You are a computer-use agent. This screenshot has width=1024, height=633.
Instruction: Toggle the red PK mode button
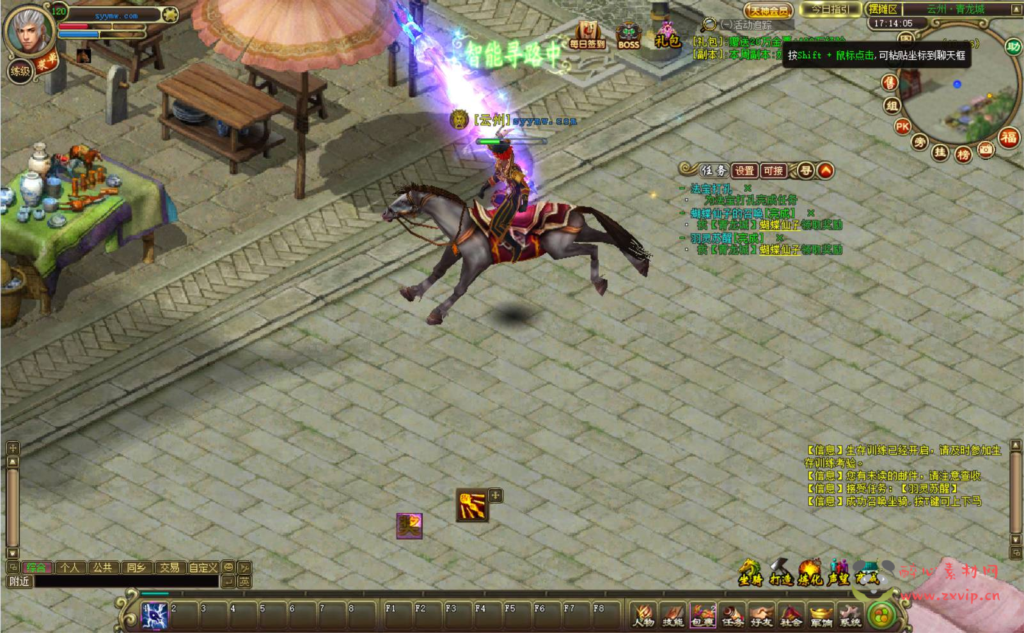[x=902, y=126]
